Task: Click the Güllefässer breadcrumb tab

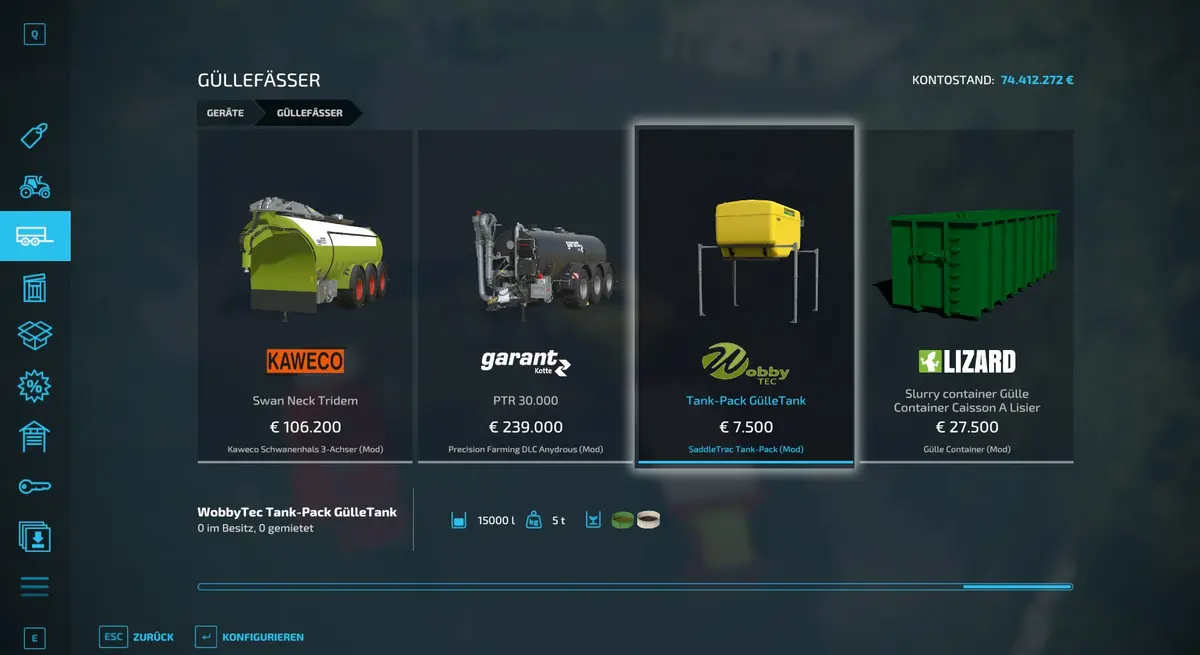Action: [309, 113]
